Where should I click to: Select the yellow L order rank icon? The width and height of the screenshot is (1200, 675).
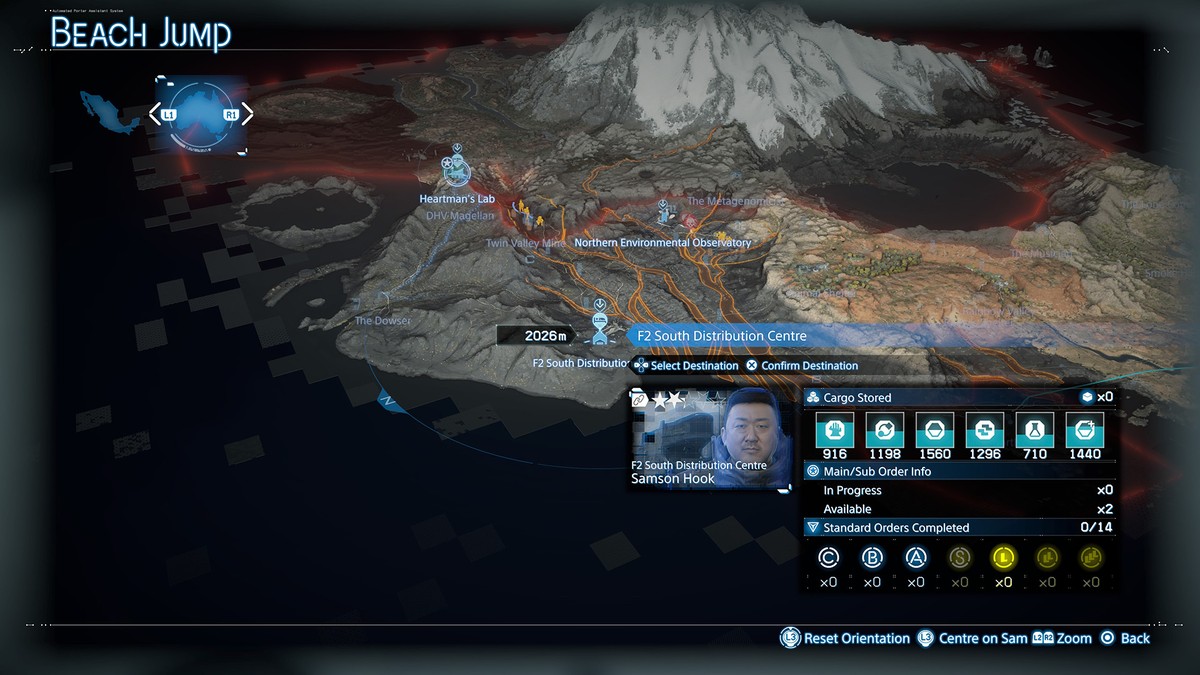pyautogui.click(x=1003, y=558)
